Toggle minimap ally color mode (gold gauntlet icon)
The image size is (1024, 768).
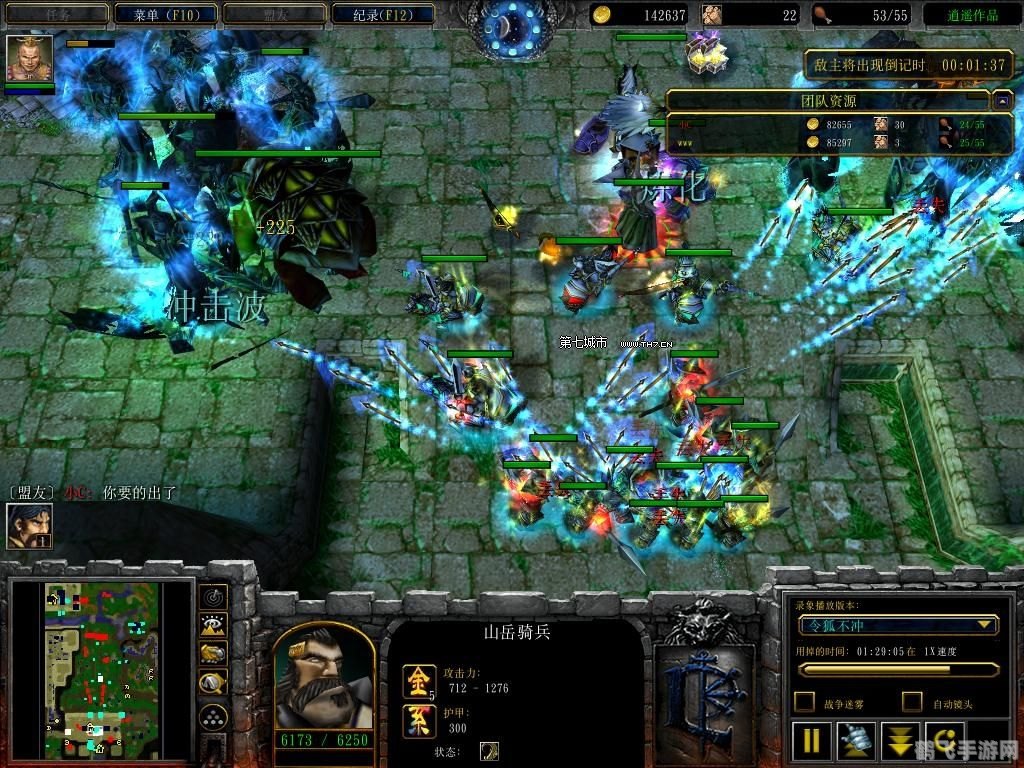point(213,654)
